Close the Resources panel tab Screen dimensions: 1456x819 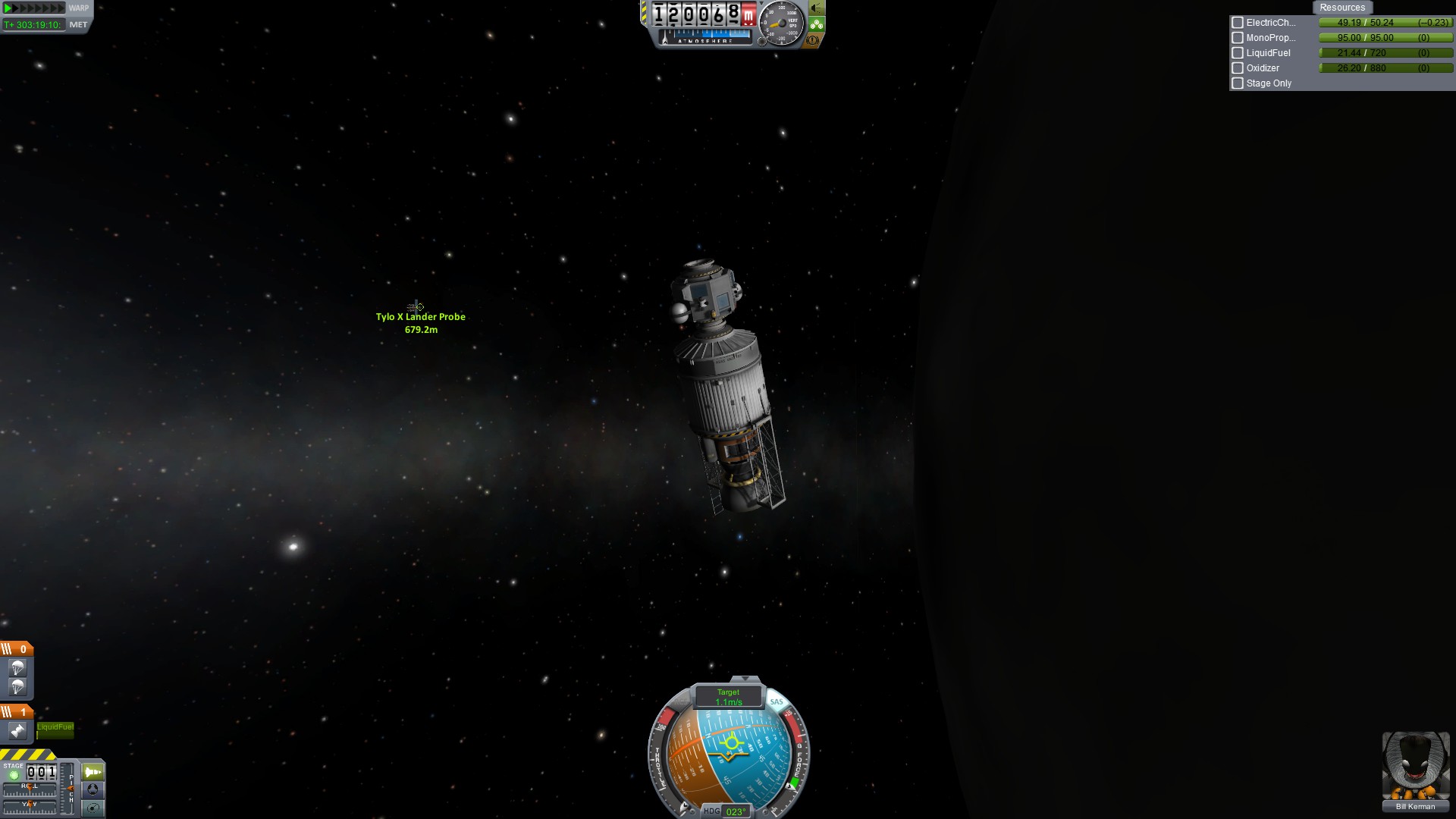(x=1341, y=8)
